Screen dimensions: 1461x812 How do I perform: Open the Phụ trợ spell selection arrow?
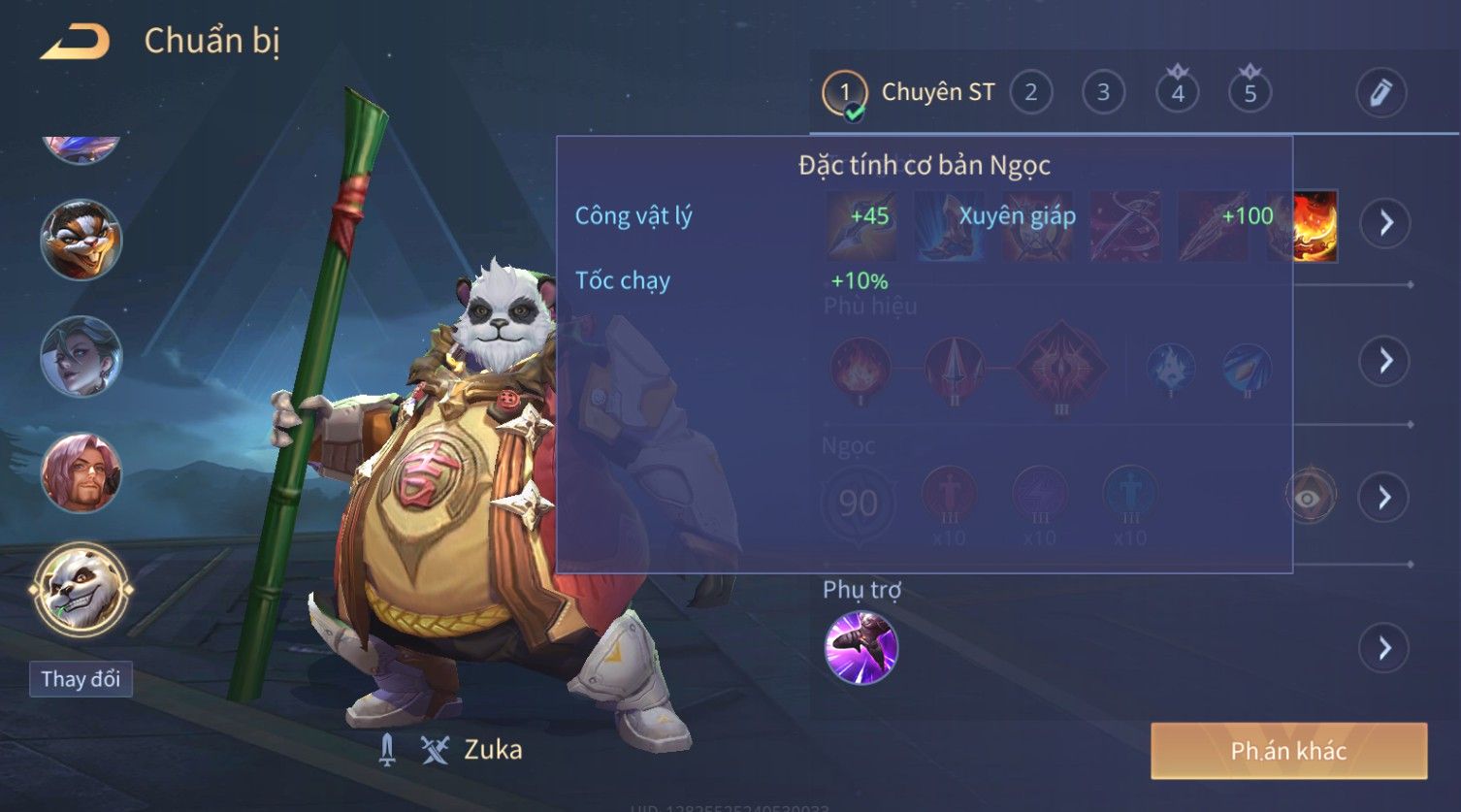coord(1384,648)
